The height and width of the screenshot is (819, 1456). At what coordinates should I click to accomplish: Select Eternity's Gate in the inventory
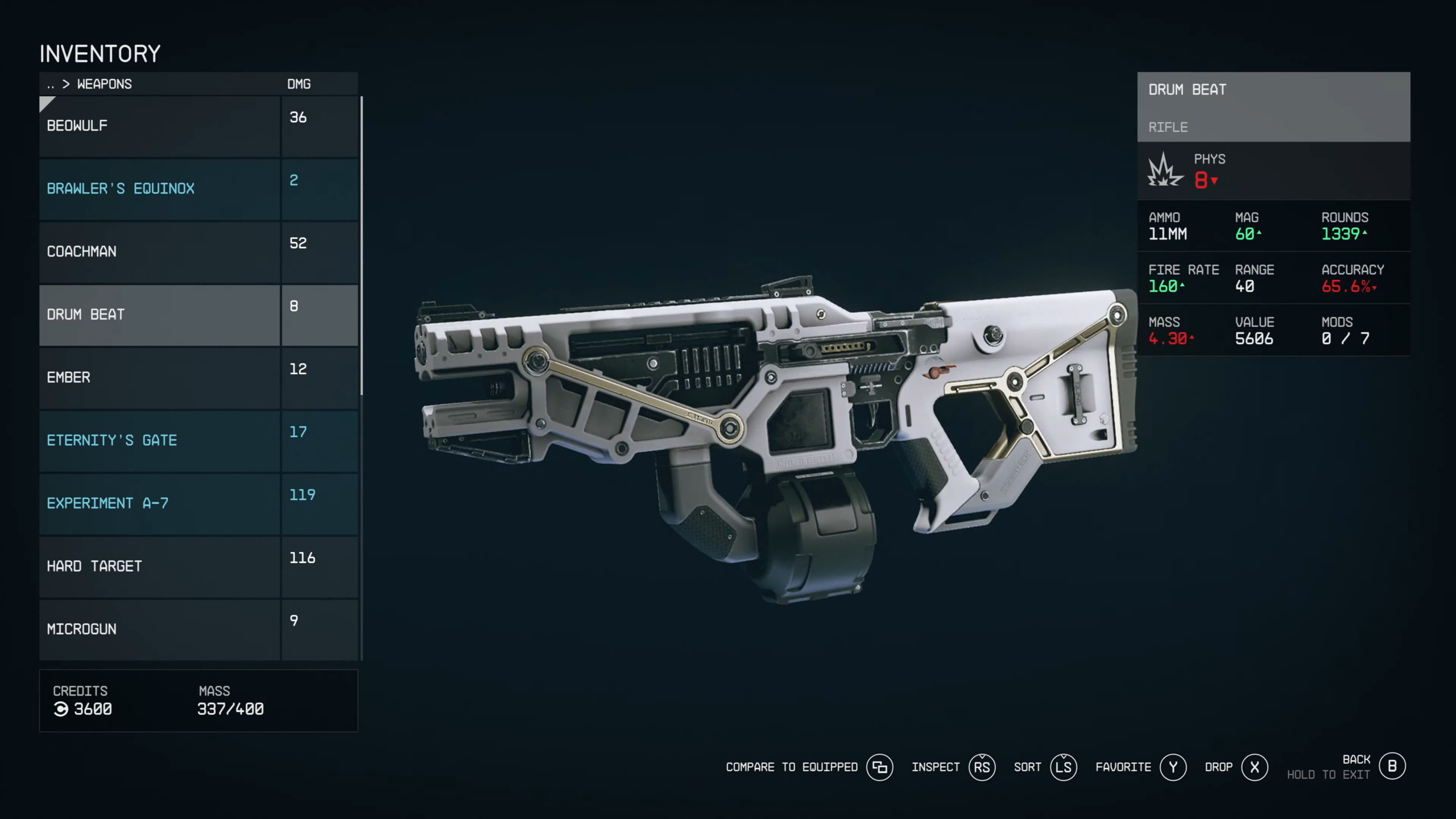pyautogui.click(x=159, y=441)
